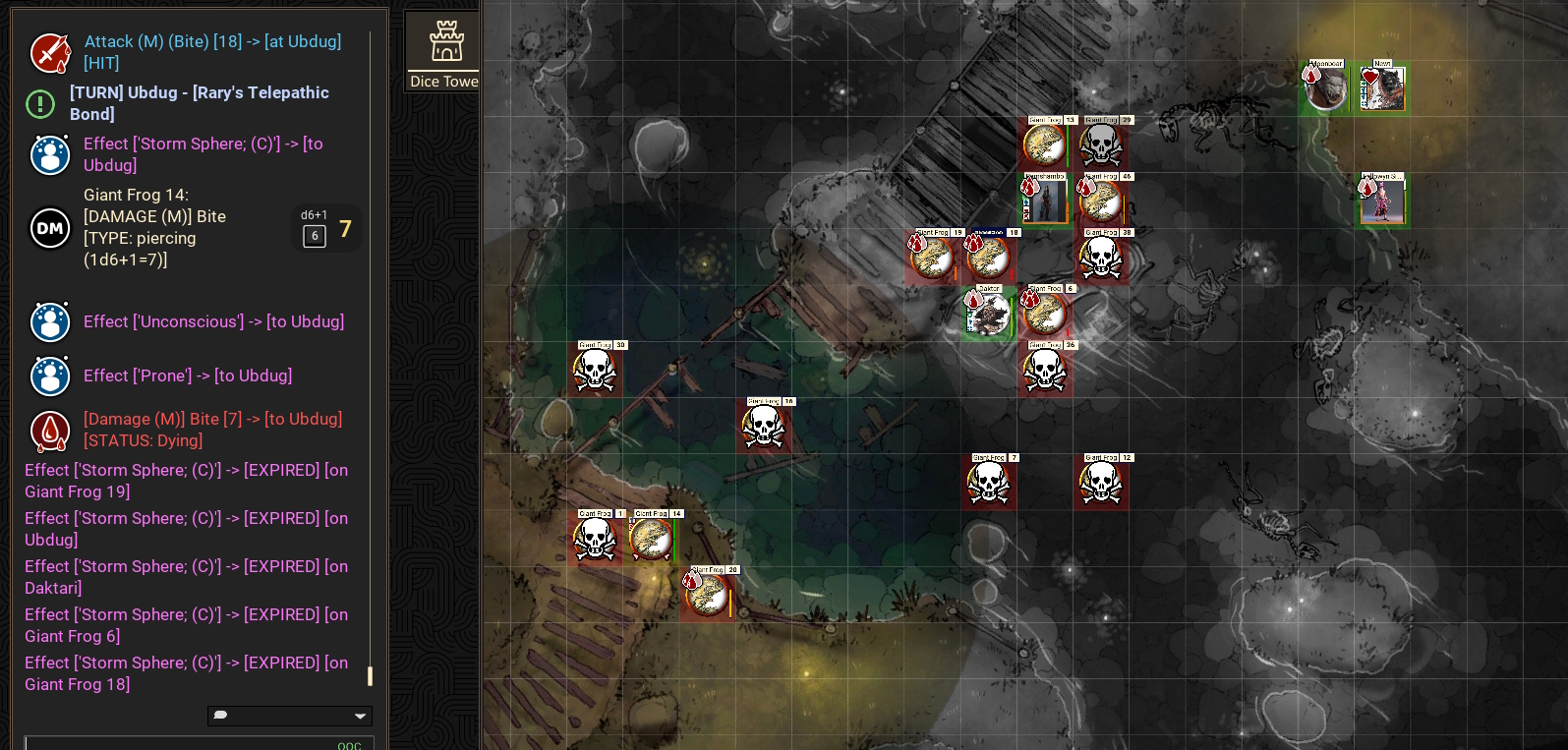Click the Ubdug turn notification entry

click(199, 103)
